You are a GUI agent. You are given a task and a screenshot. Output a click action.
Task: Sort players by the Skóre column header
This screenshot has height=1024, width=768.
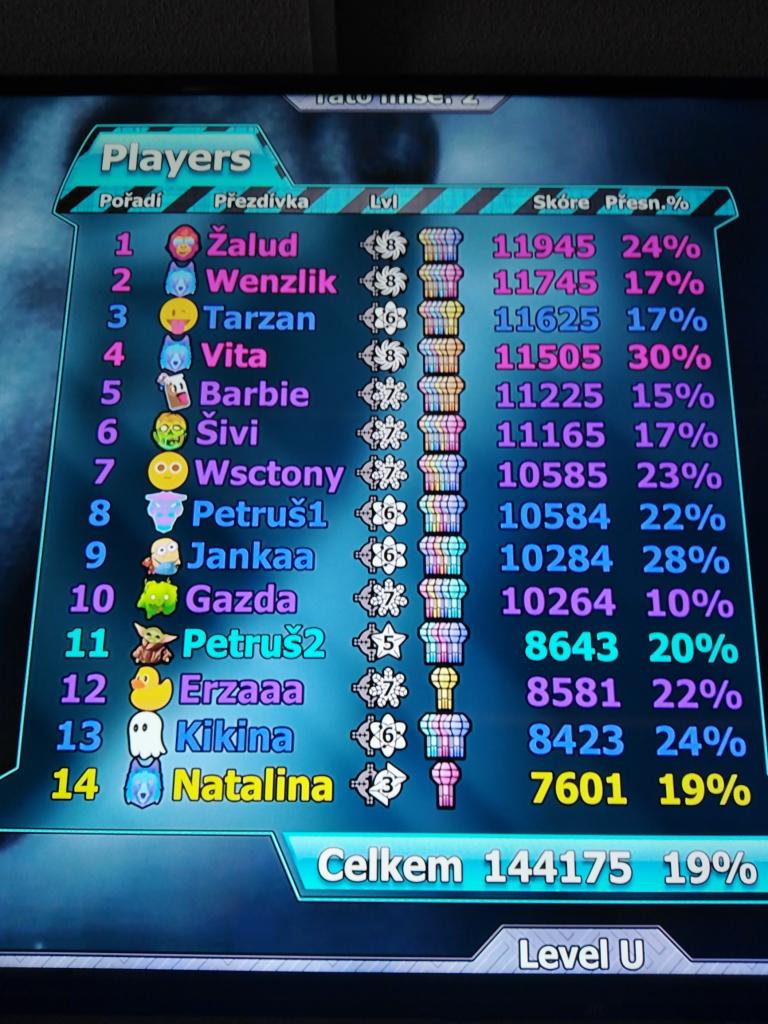click(560, 202)
